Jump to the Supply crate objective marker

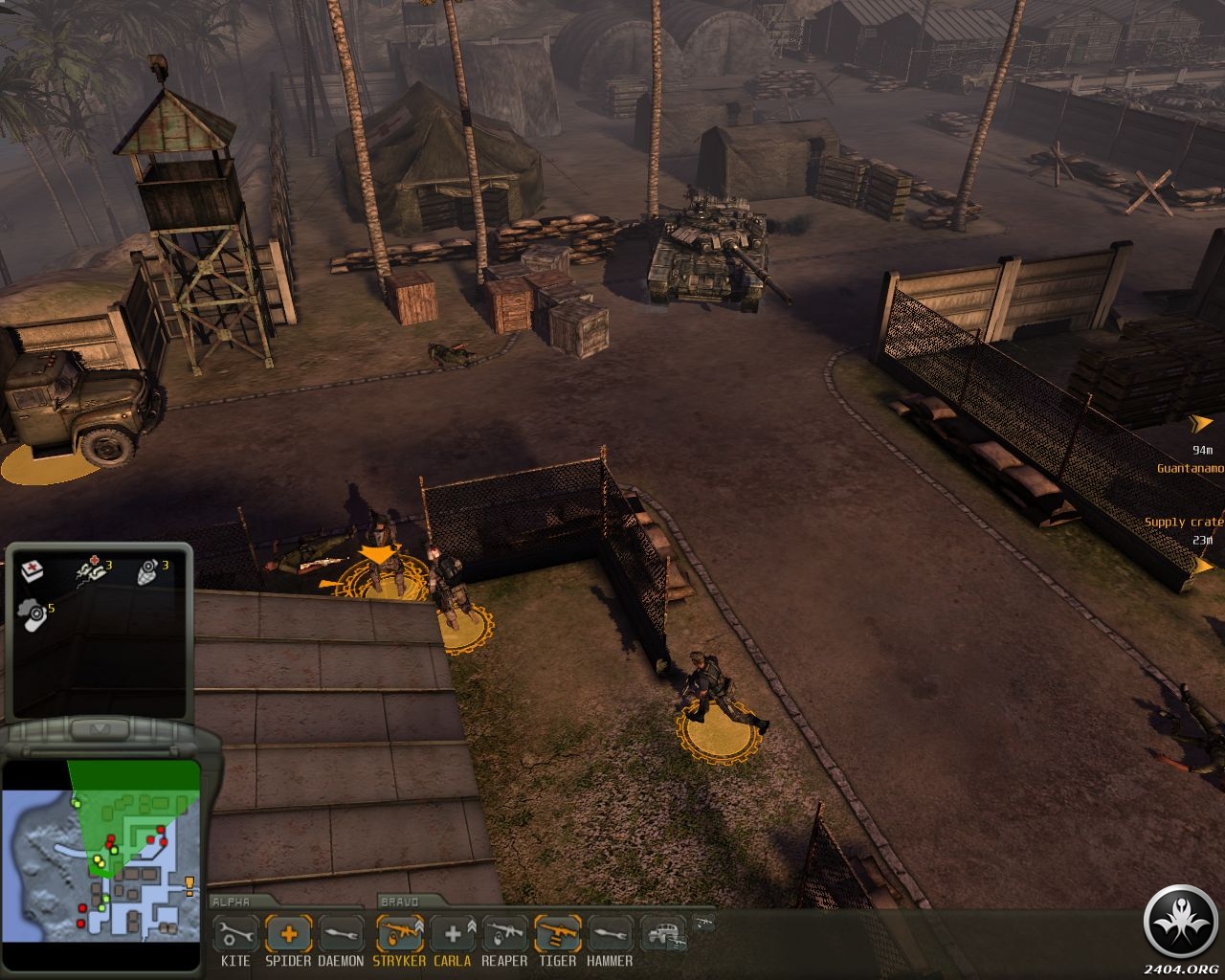click(1202, 565)
